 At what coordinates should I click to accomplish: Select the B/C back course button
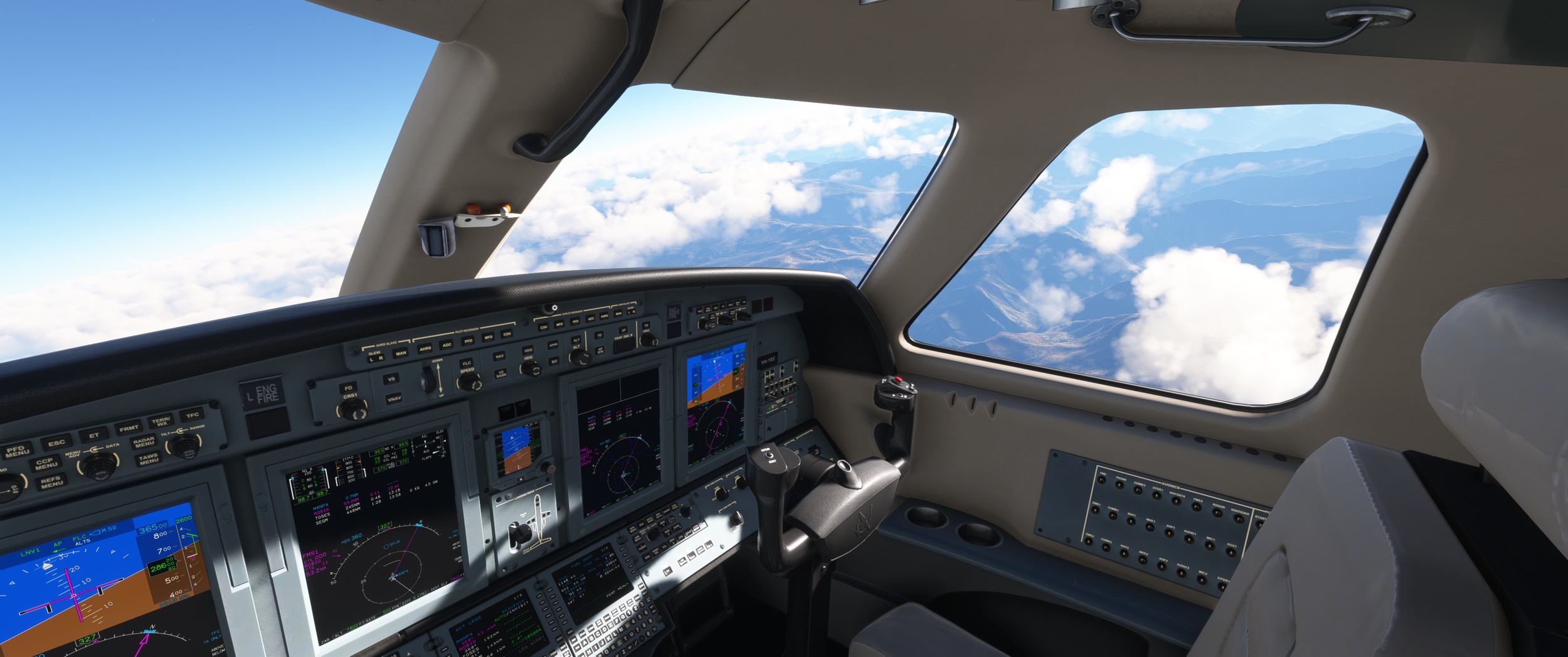coord(554,361)
